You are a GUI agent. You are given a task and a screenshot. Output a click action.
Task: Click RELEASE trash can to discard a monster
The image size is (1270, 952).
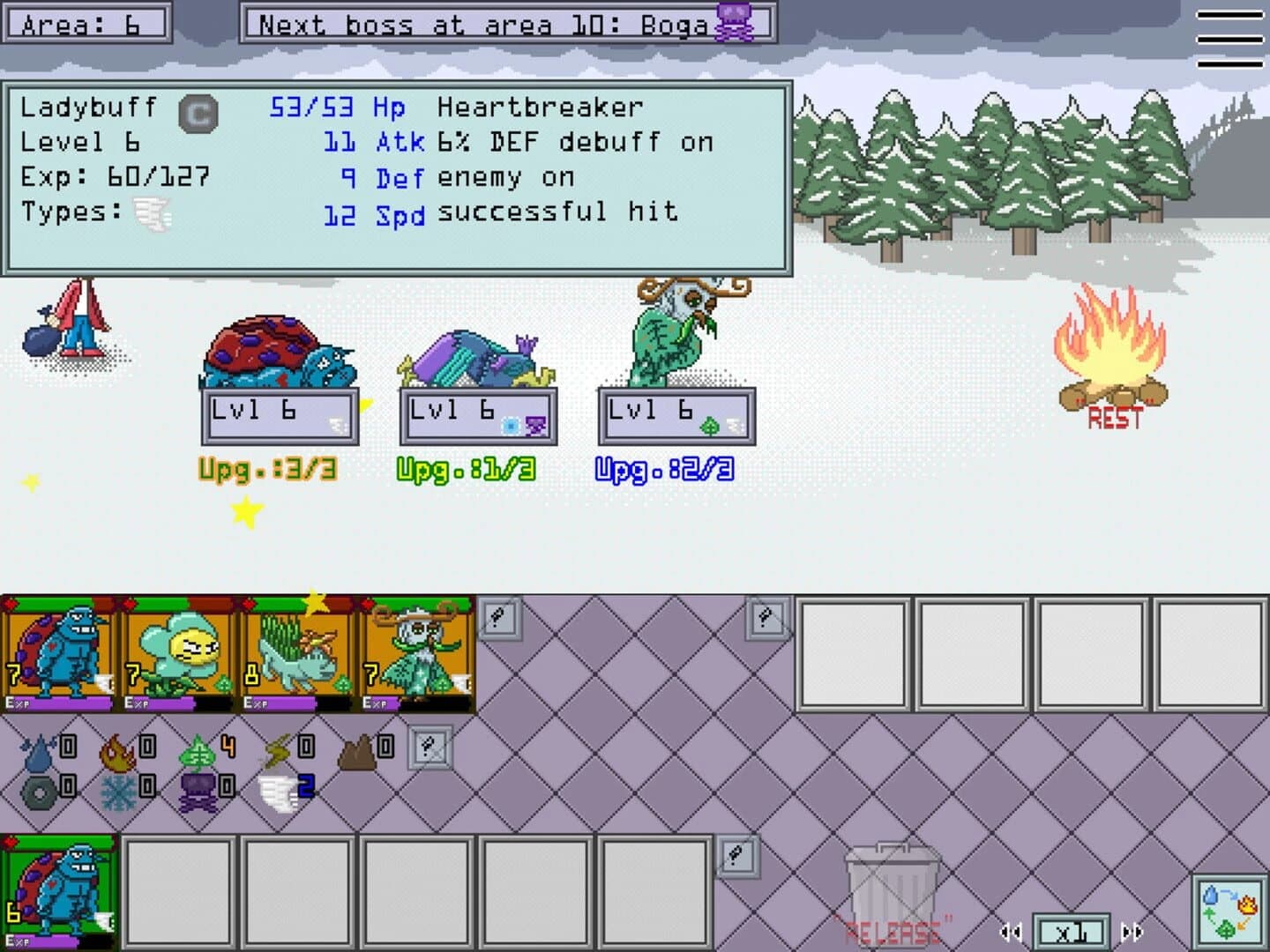pos(892,890)
